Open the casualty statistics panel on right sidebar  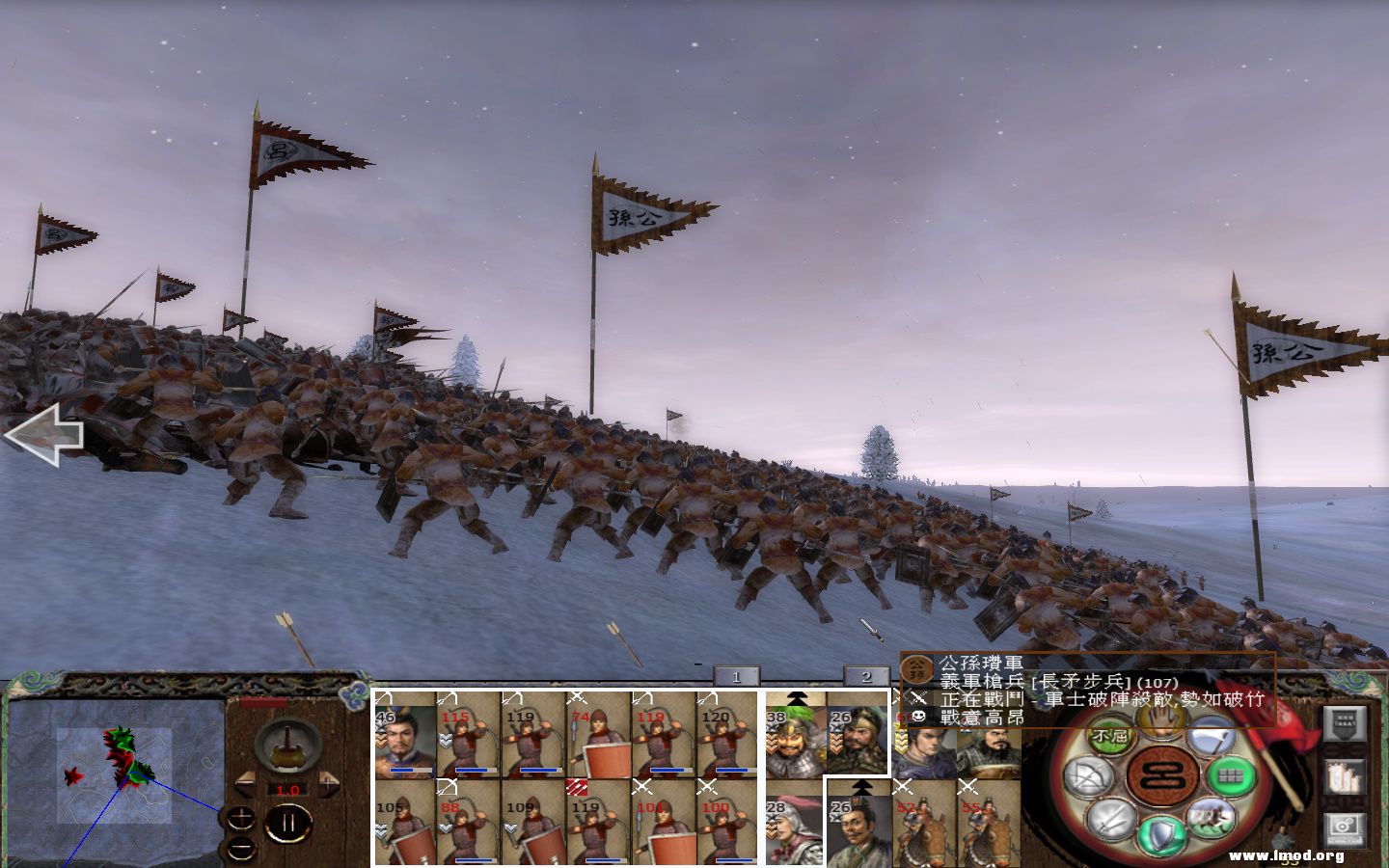tap(1346, 776)
